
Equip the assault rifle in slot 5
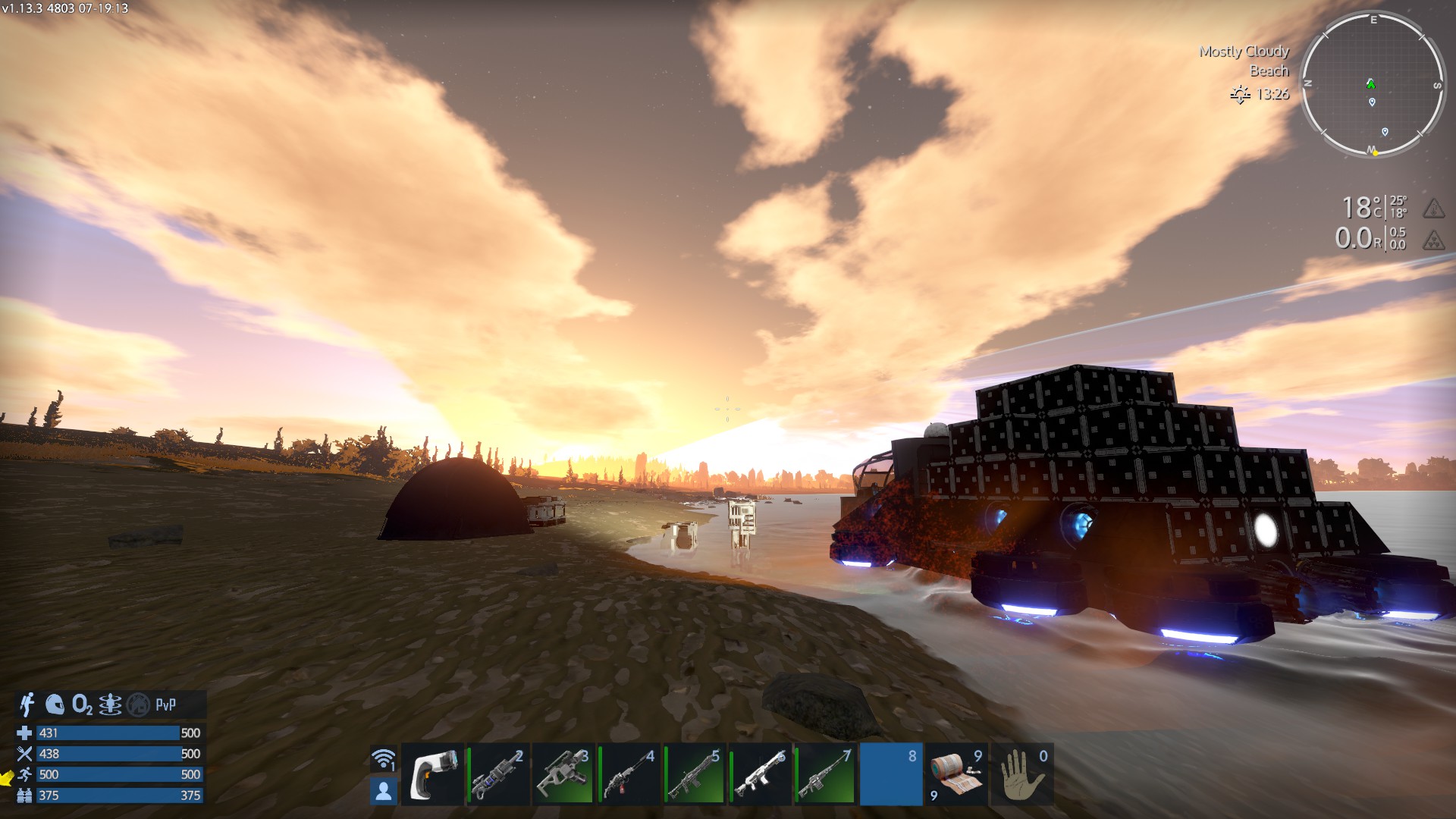pos(694,774)
